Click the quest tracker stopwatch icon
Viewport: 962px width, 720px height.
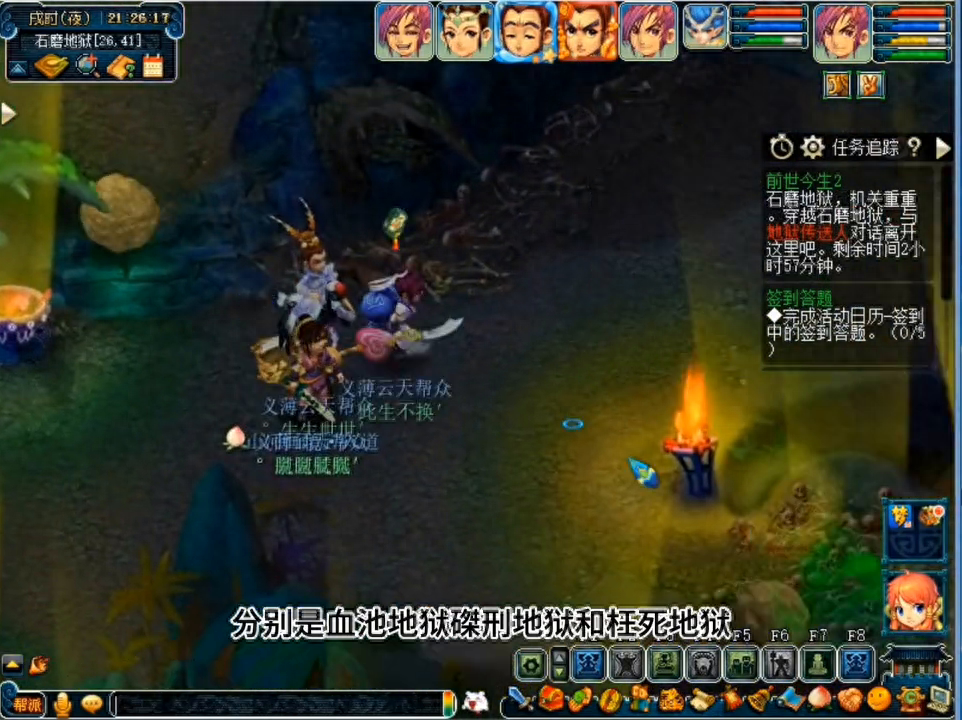[x=781, y=148]
